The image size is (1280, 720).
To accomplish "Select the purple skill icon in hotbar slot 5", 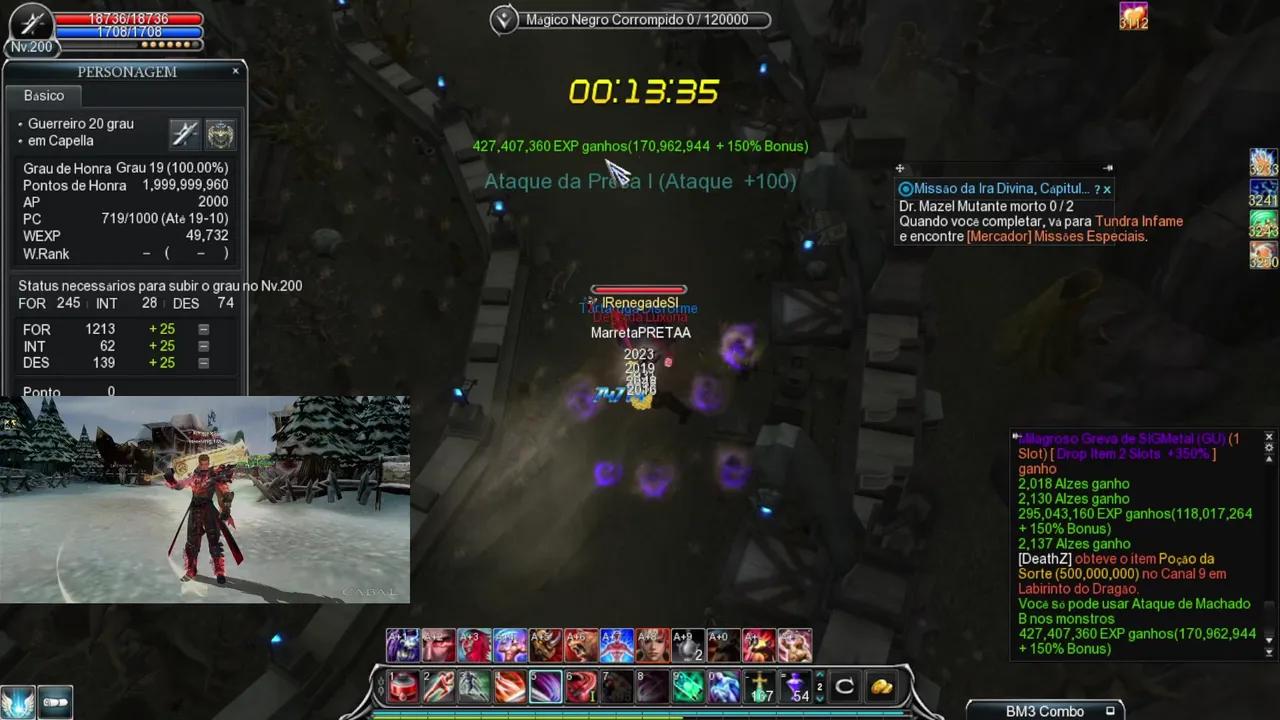I will [545, 686].
